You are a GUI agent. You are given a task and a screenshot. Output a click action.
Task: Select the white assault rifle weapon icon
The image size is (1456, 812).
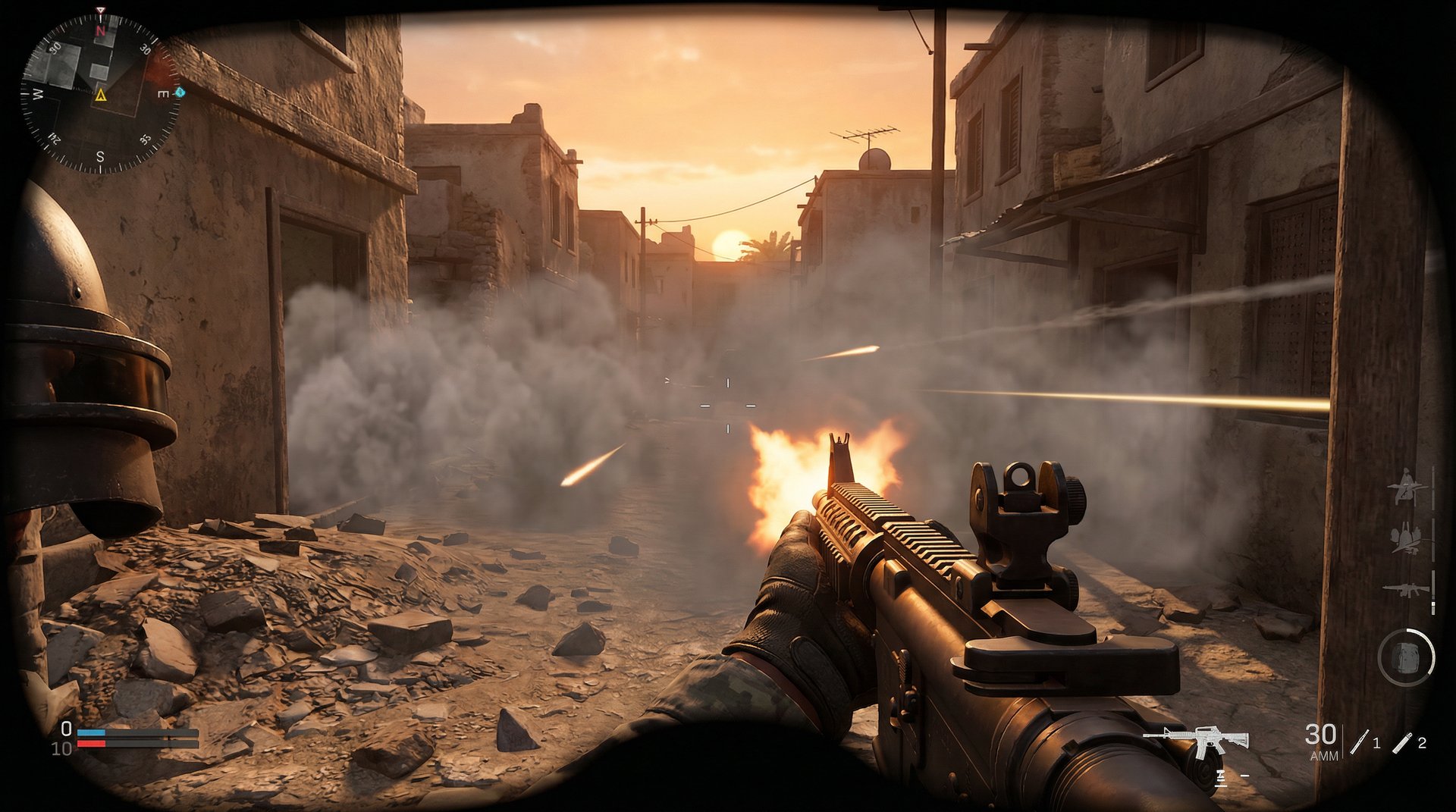coord(1197,738)
